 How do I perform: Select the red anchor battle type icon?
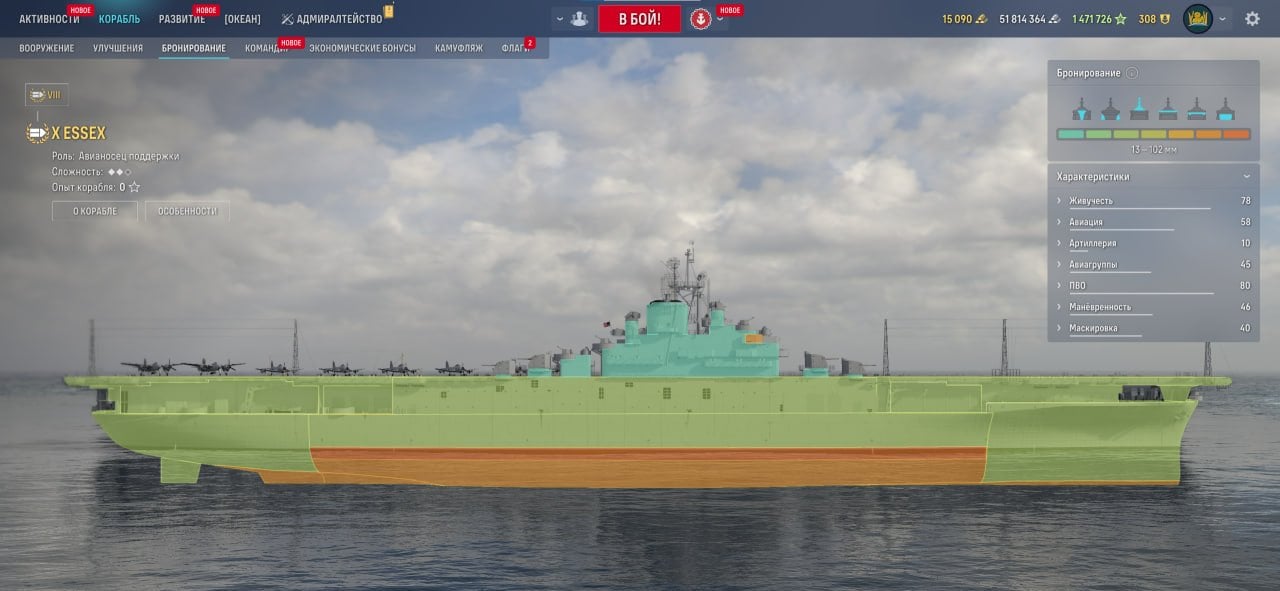point(701,19)
